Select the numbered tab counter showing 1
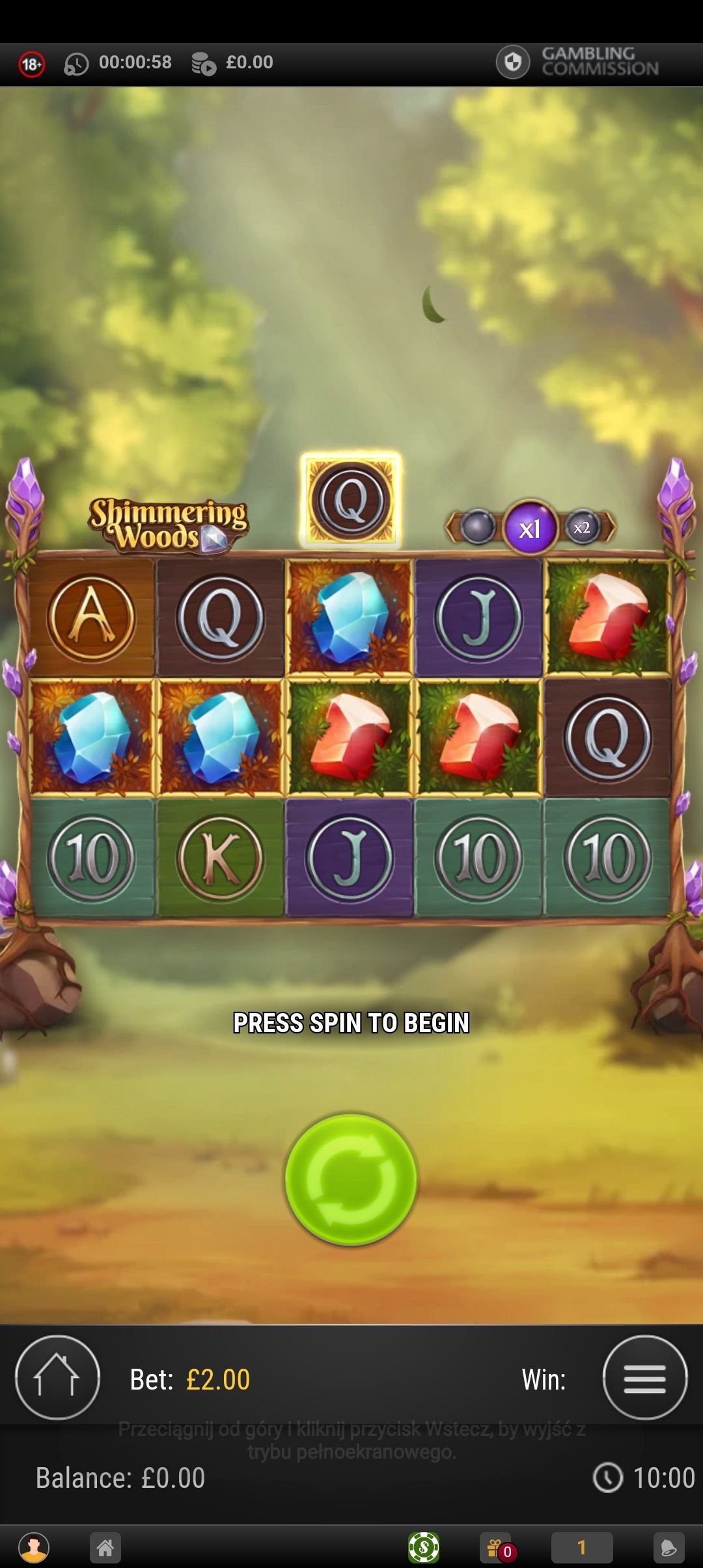703x1568 pixels. (x=581, y=1547)
